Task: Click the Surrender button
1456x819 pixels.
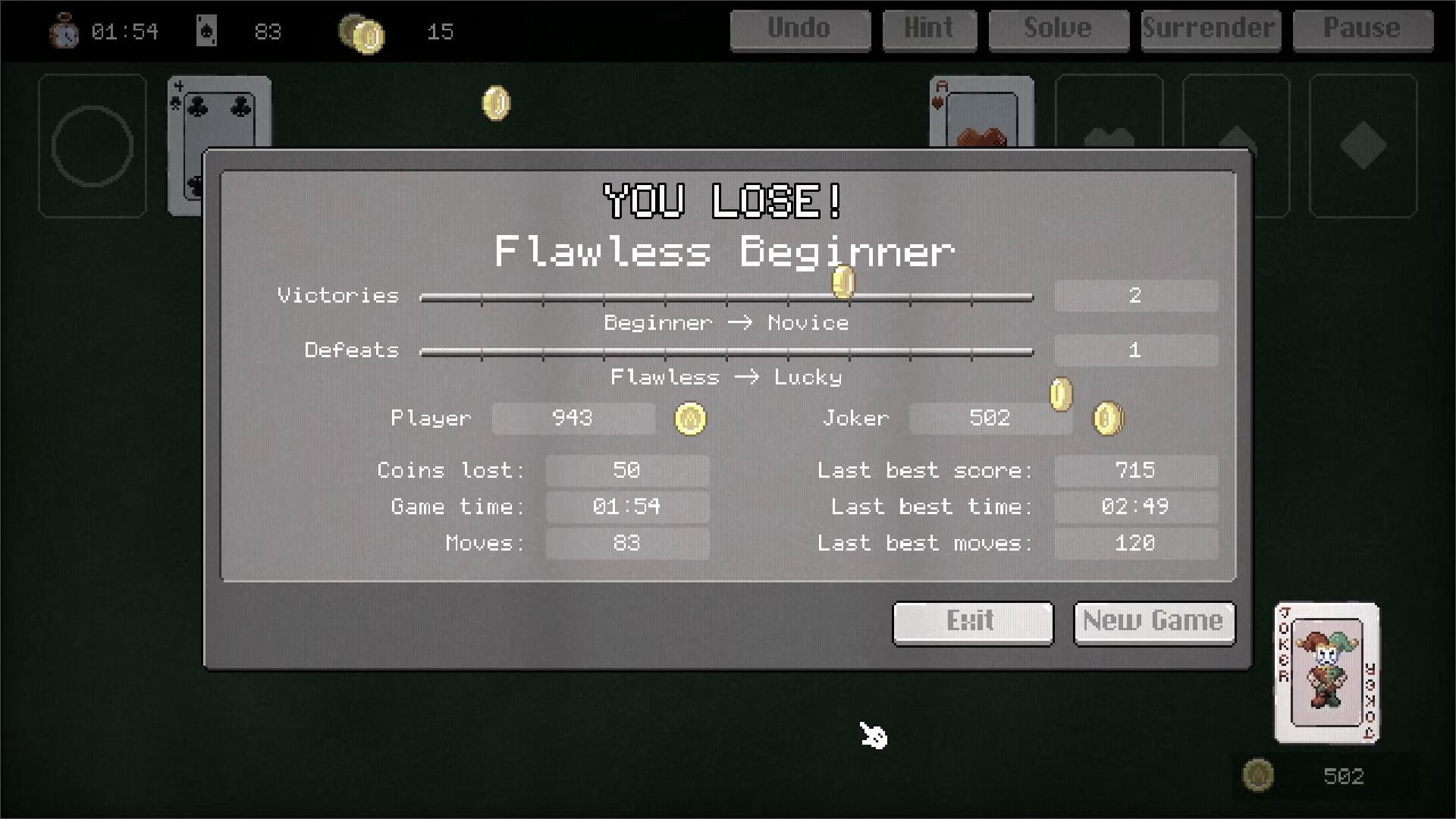Action: tap(1210, 30)
